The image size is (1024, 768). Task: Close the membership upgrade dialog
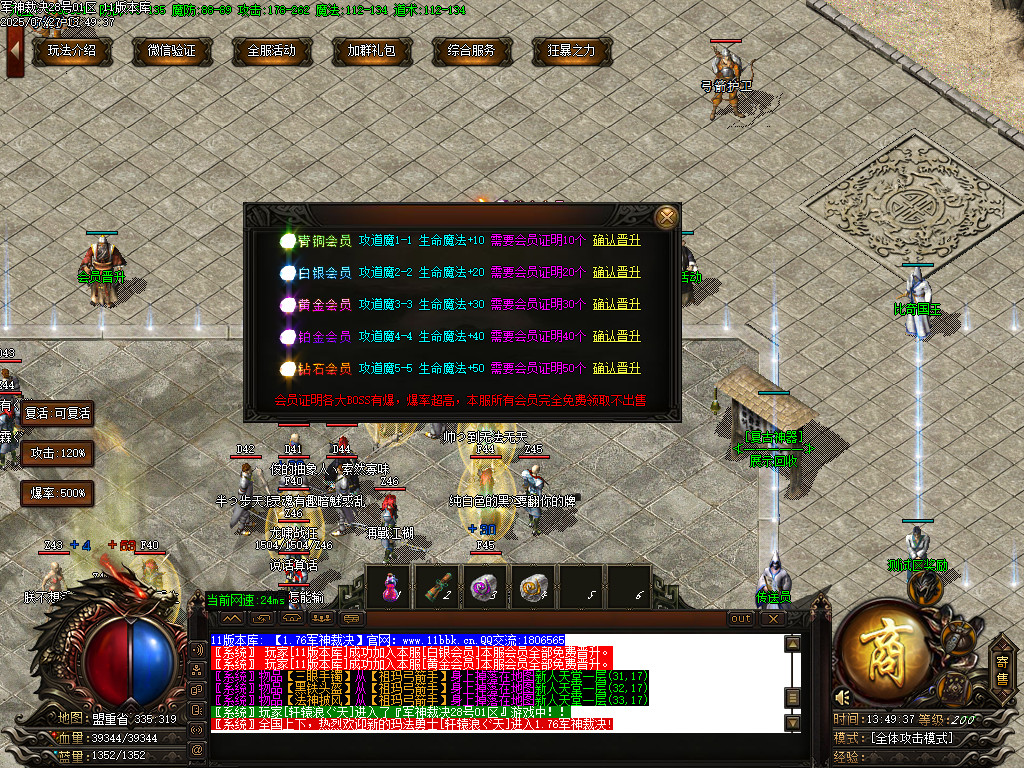666,216
